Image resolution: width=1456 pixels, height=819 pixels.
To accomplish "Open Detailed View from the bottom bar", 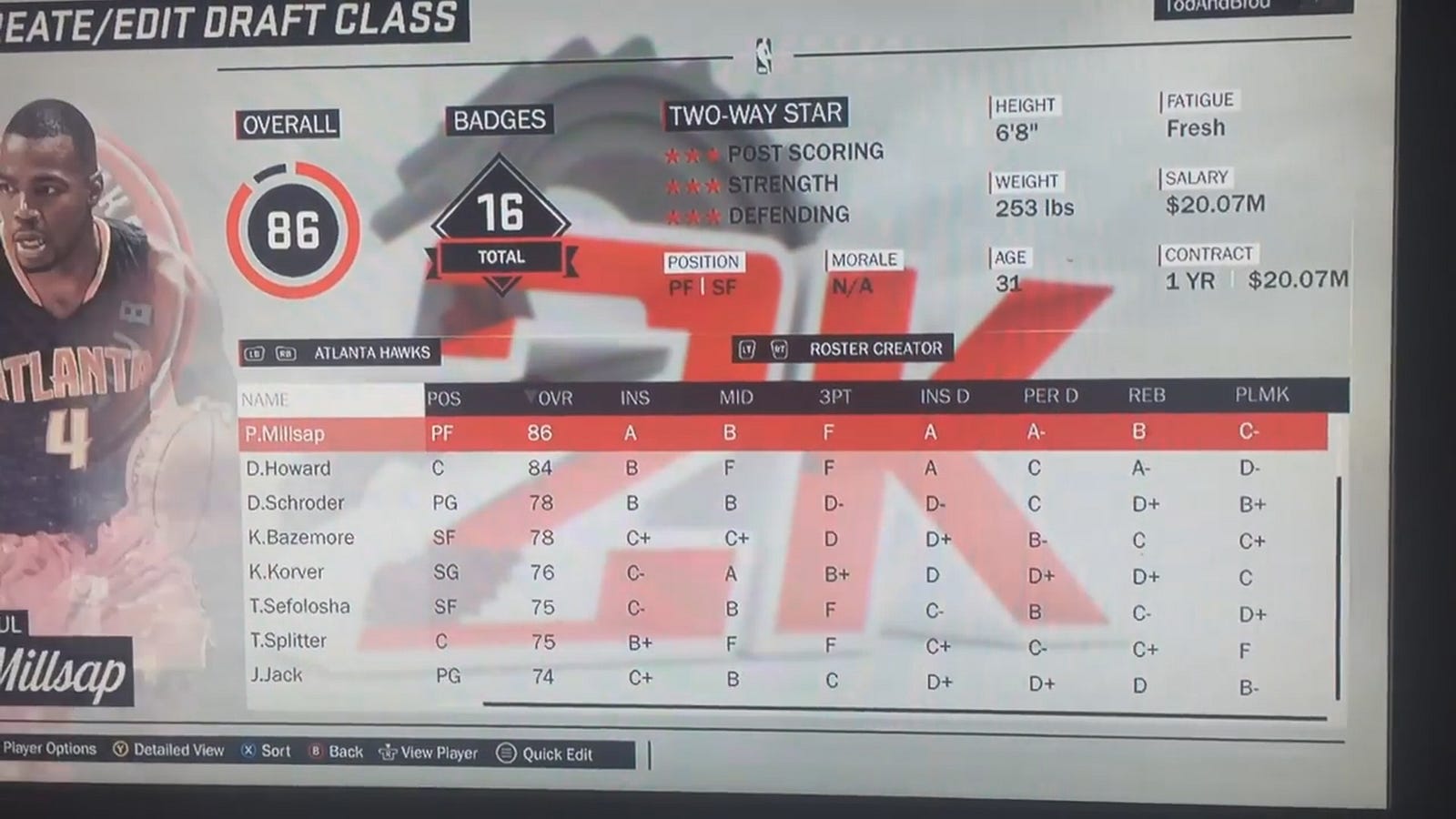I will [x=169, y=750].
